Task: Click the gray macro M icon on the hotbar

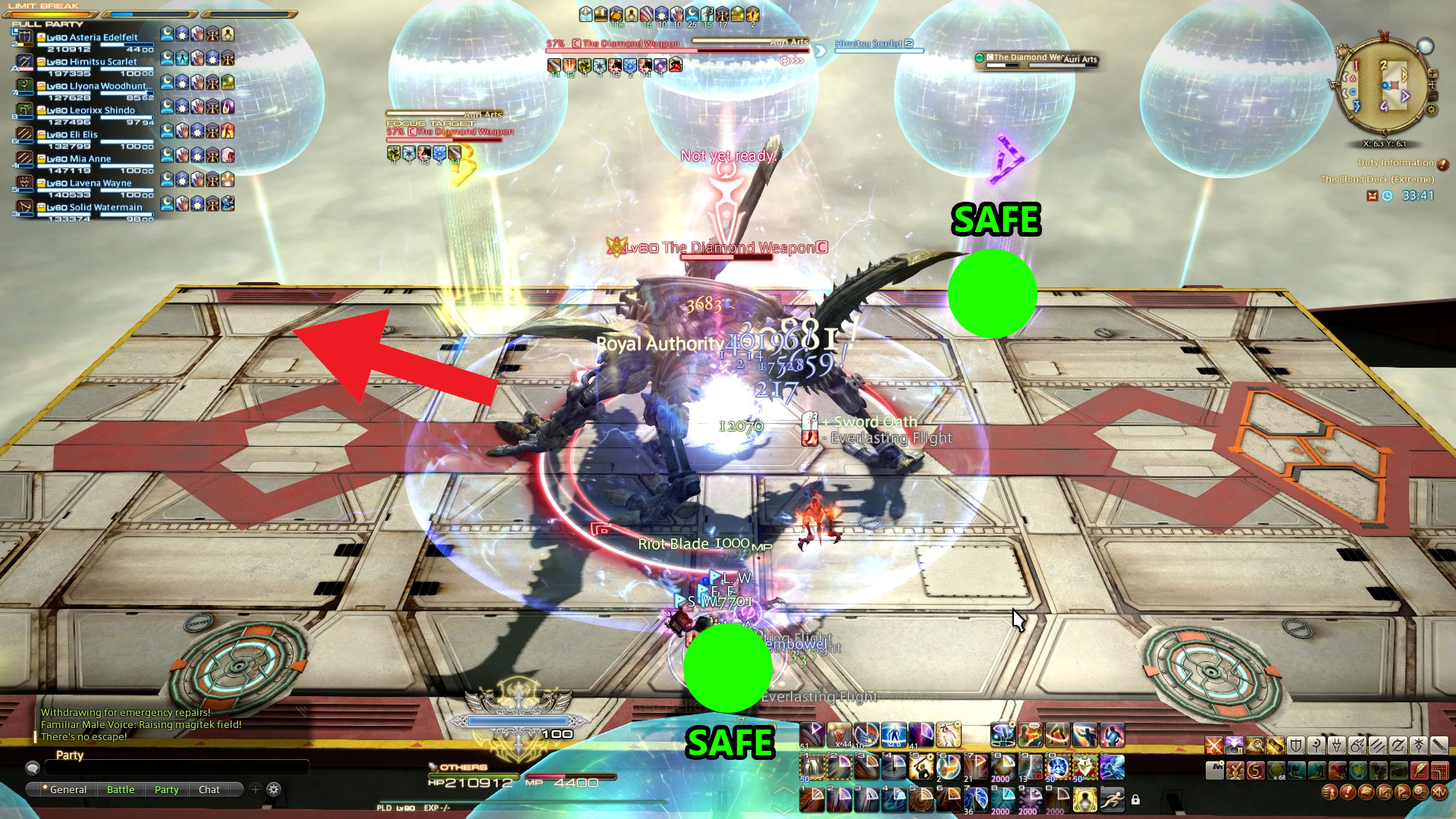Action: (x=1215, y=770)
